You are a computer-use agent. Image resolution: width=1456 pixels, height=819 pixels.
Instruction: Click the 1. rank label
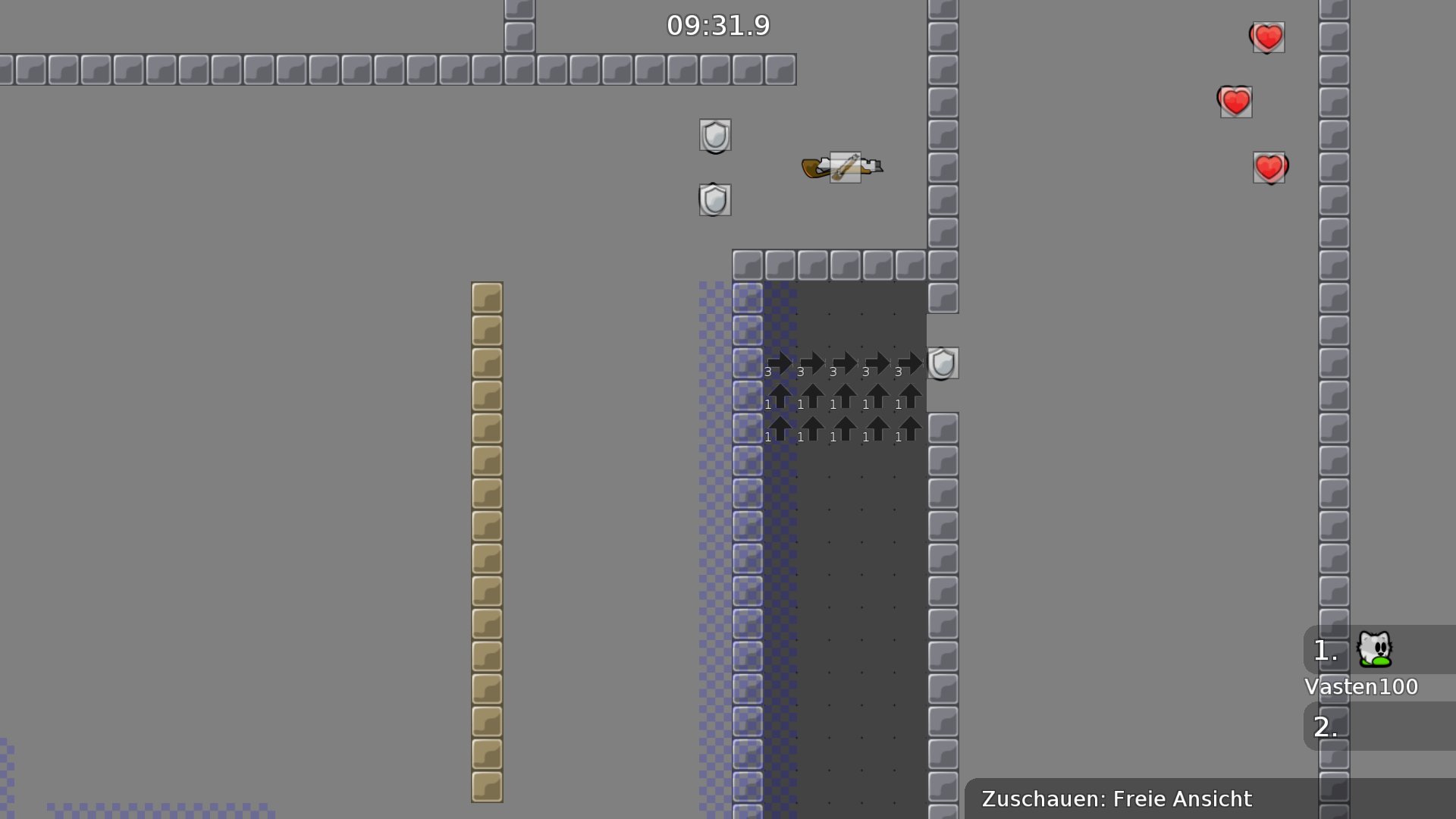1324,650
